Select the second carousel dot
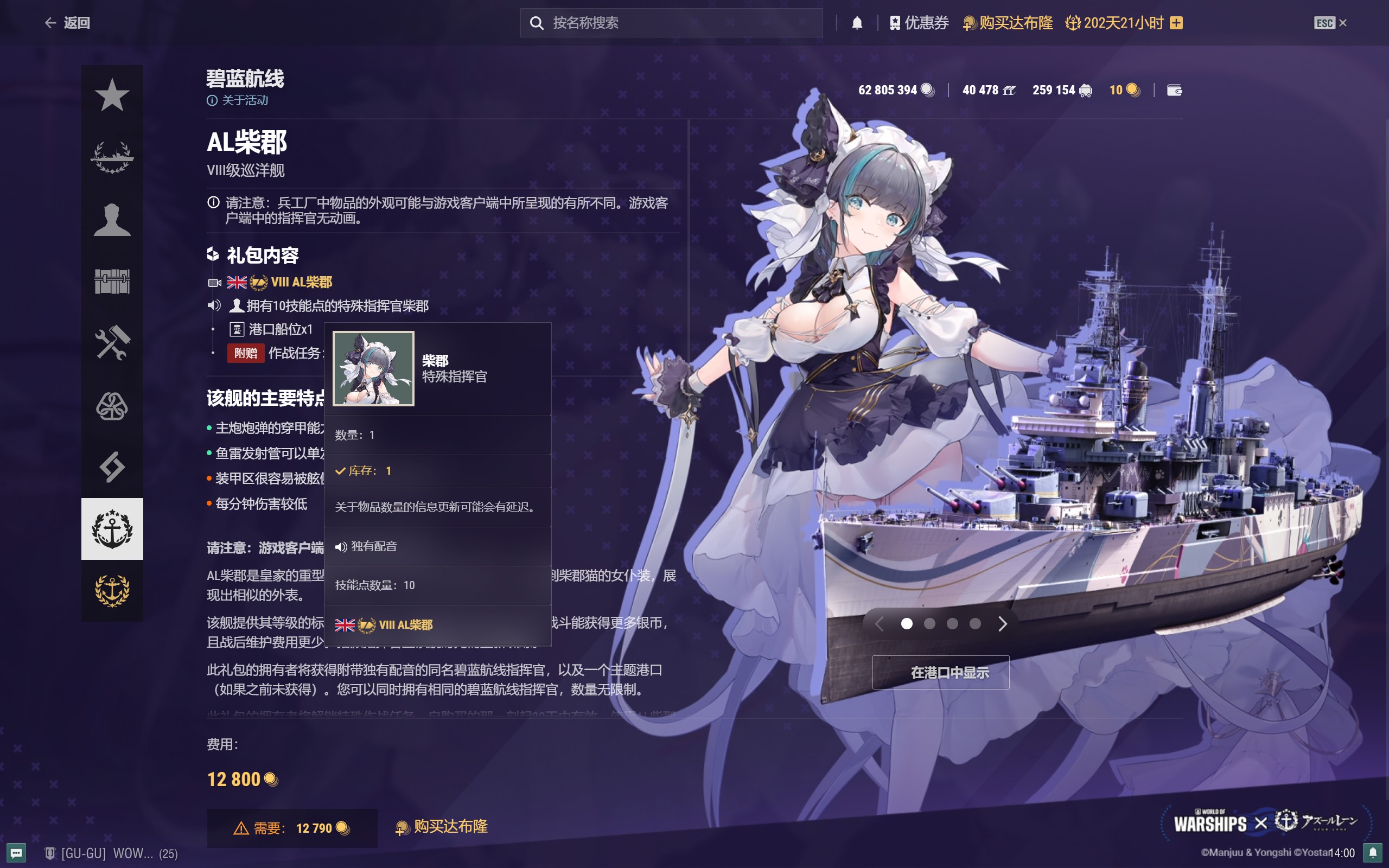This screenshot has height=868, width=1389. click(931, 623)
